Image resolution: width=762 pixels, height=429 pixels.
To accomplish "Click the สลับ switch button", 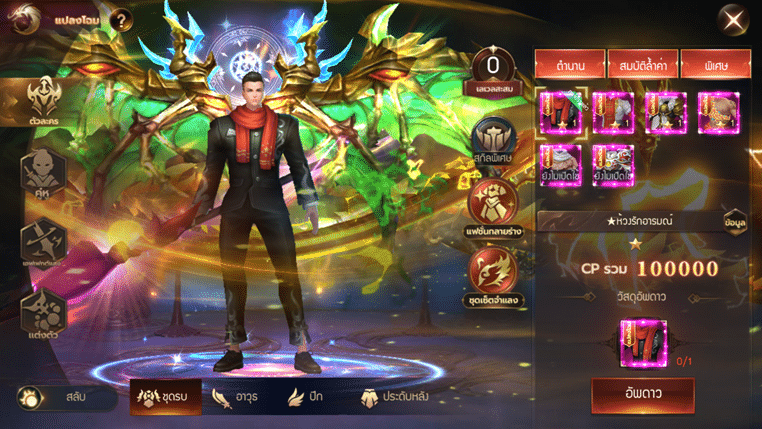I will (x=64, y=398).
